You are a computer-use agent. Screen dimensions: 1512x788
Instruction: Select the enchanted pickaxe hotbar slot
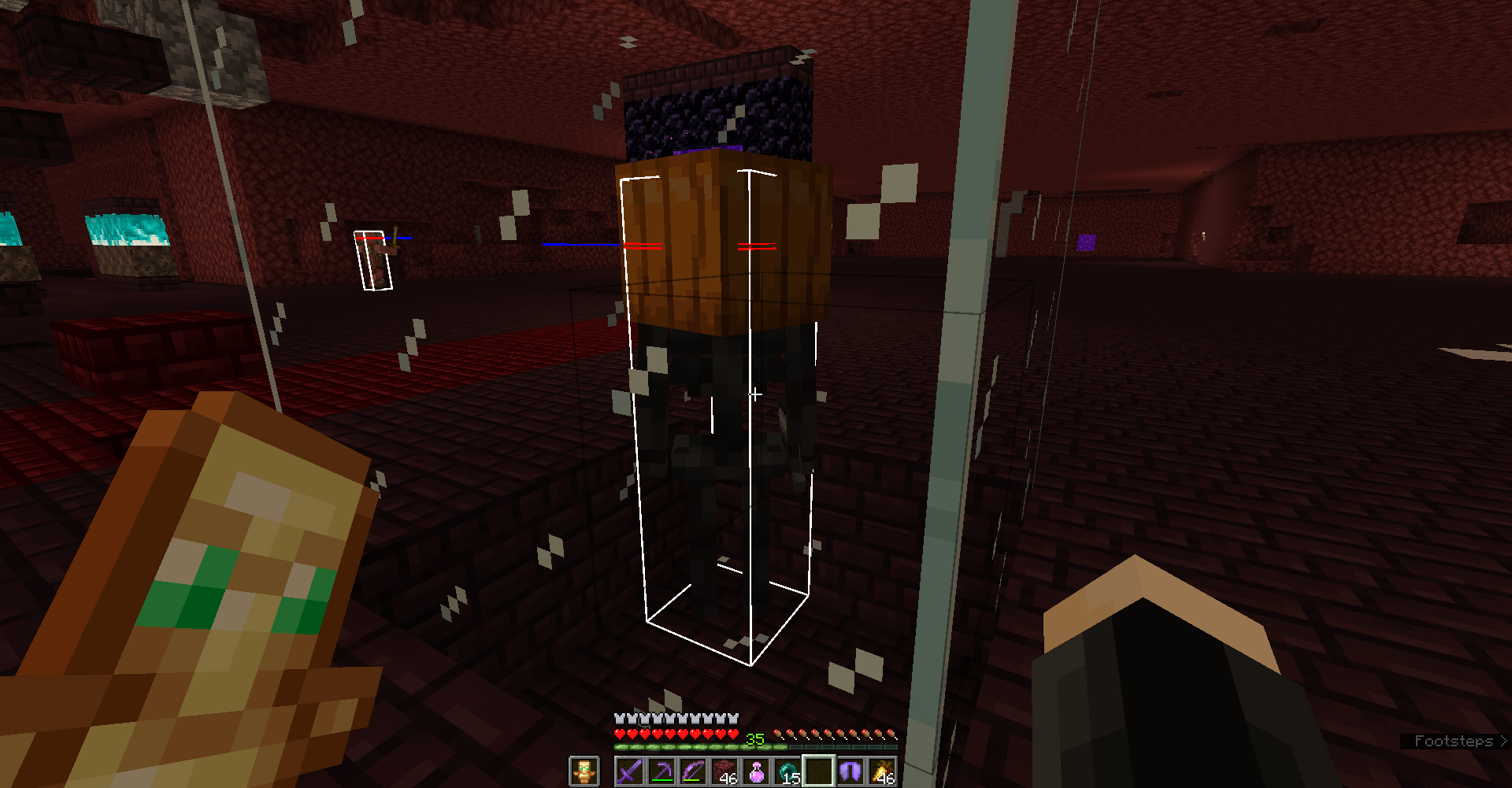click(661, 771)
